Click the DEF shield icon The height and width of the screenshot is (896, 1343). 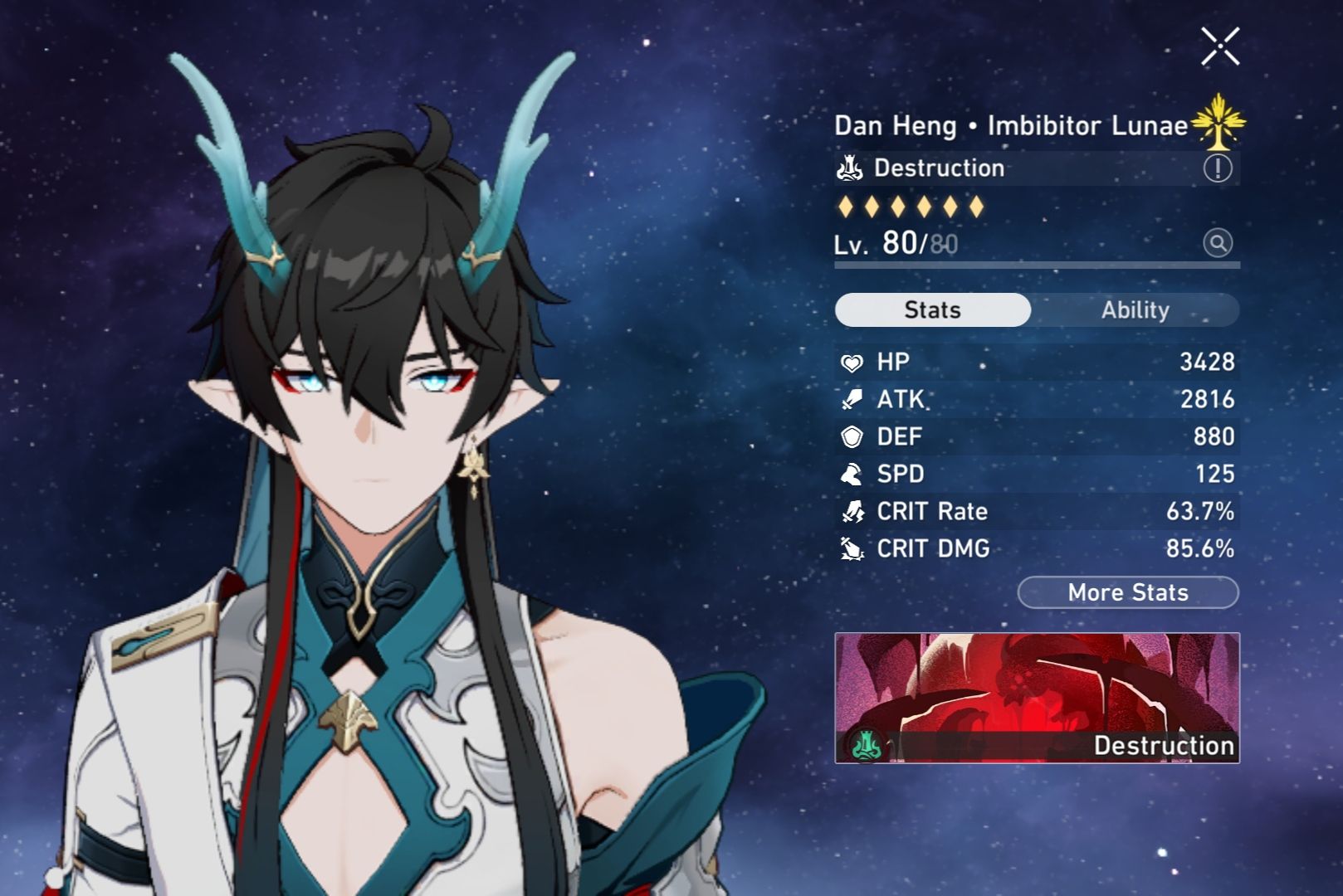(x=853, y=436)
